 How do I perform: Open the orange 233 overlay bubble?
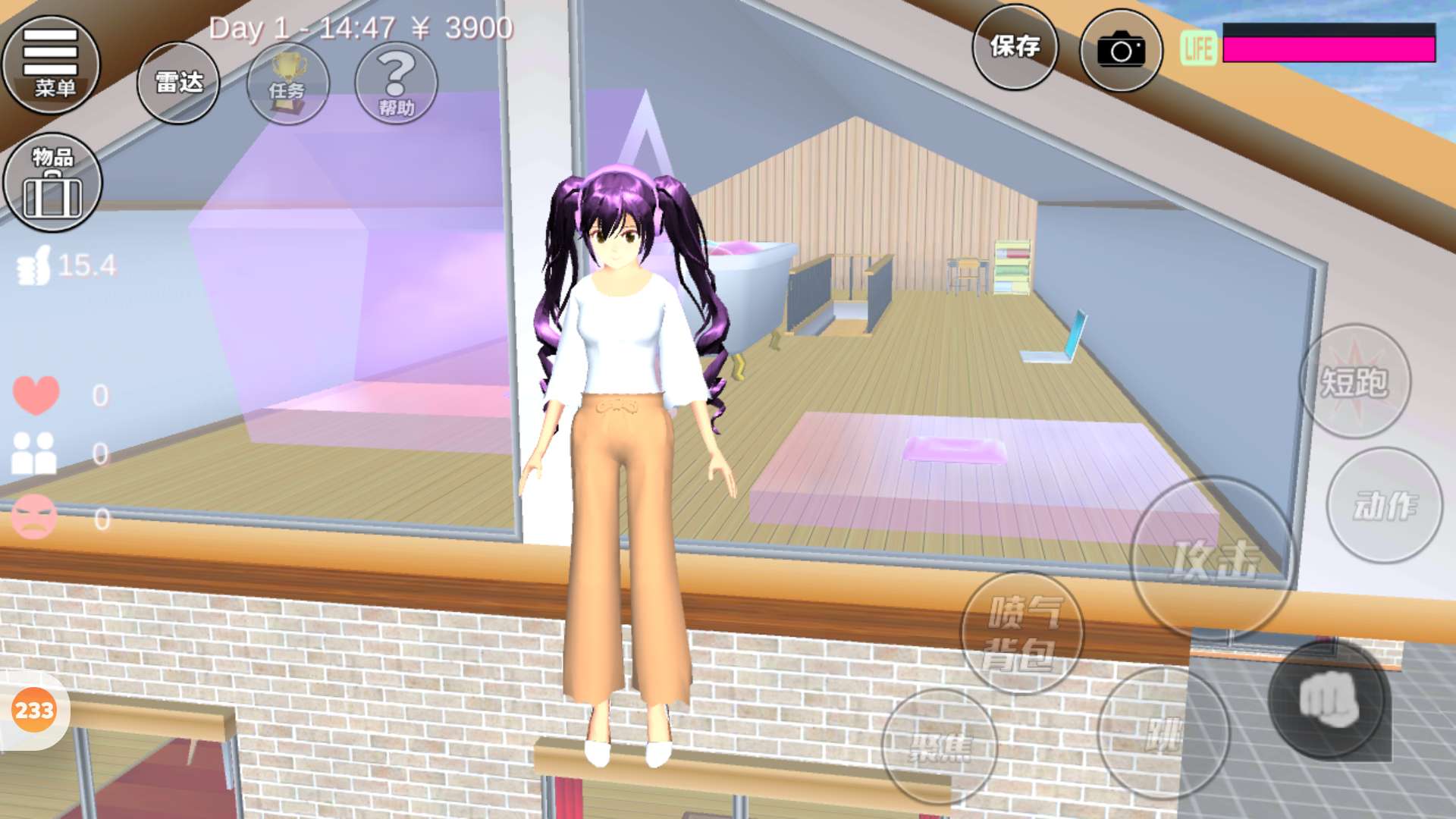pos(34,711)
